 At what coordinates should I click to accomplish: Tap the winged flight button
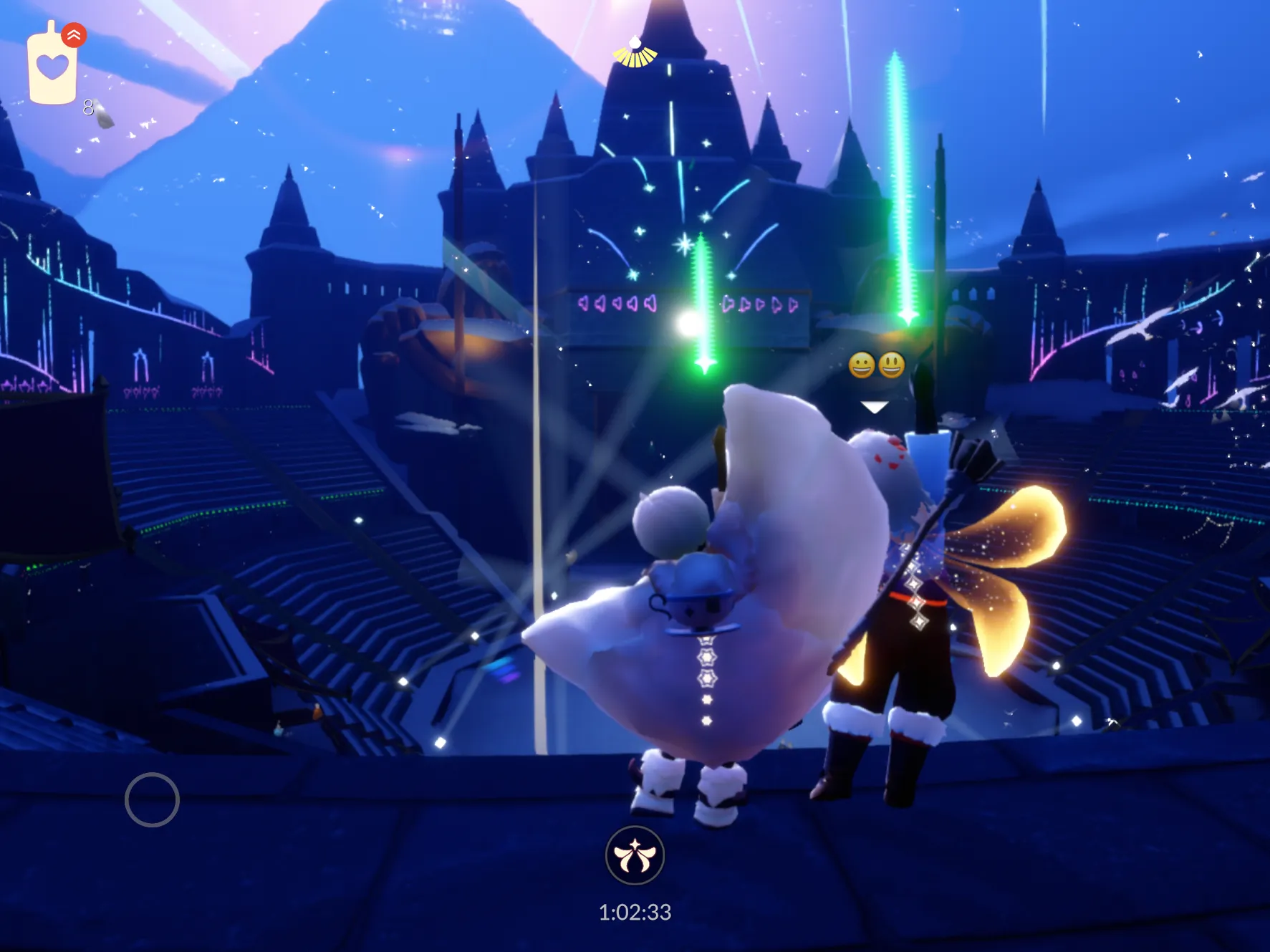tap(635, 855)
